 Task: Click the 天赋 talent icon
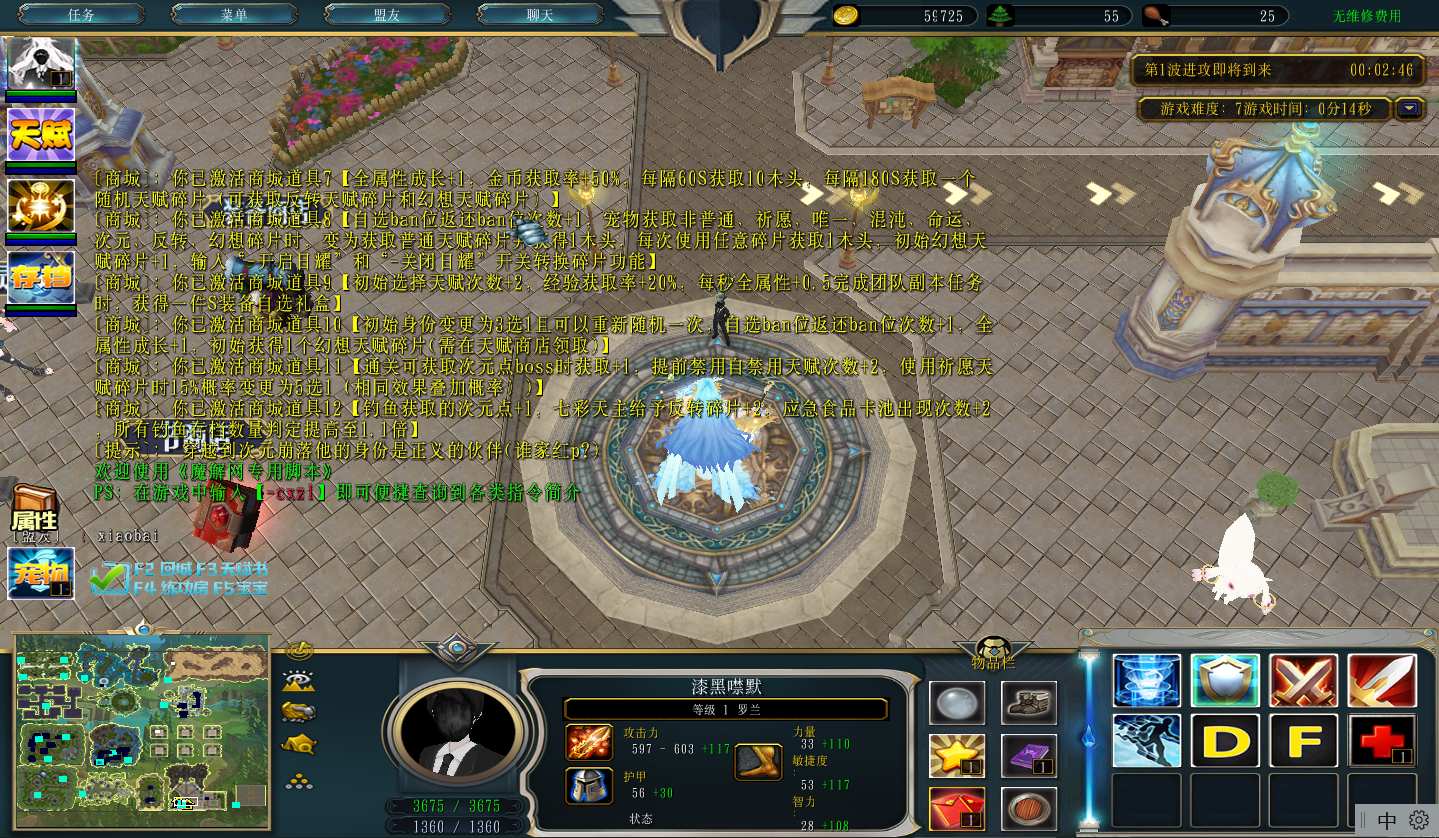click(41, 134)
